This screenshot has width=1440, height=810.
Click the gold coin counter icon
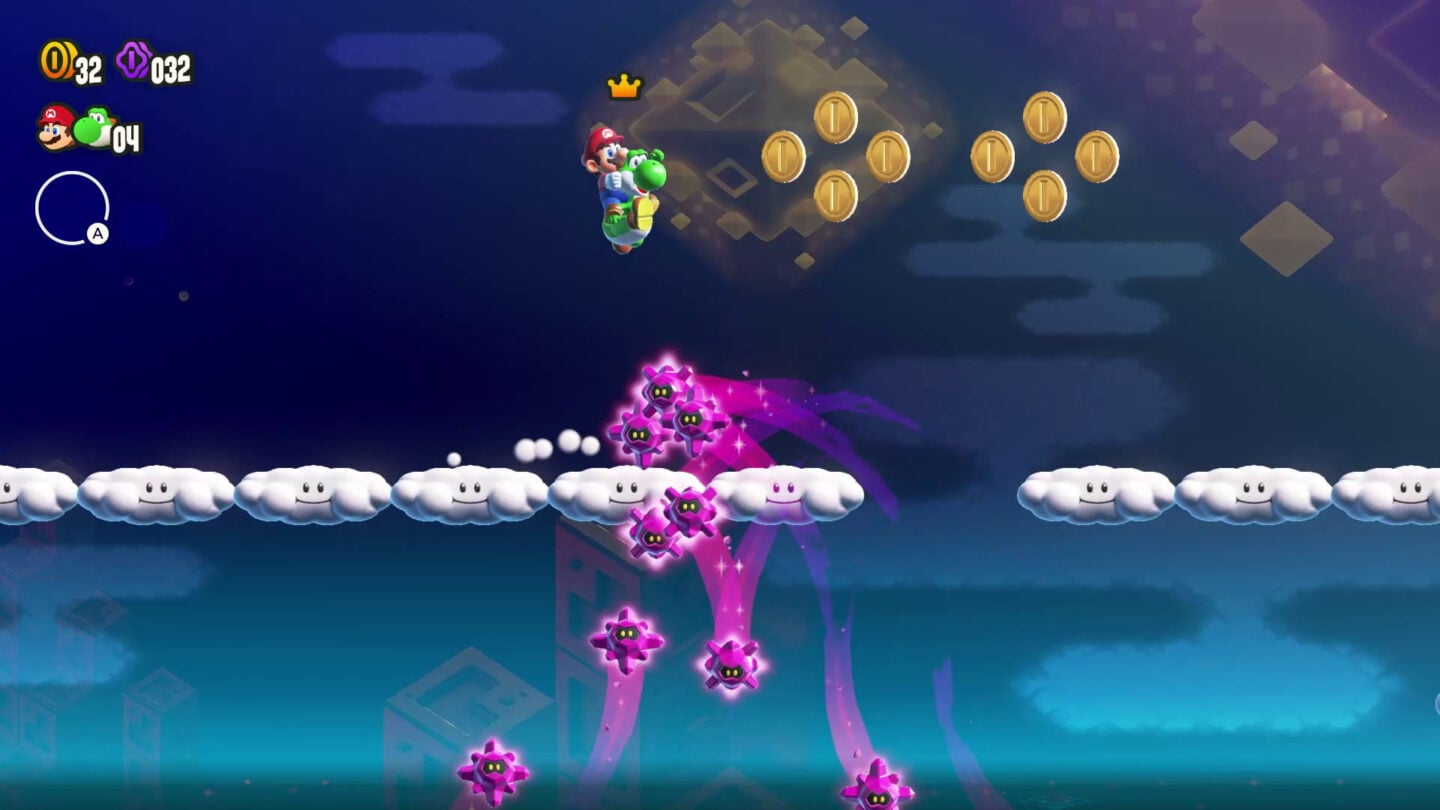pos(55,60)
